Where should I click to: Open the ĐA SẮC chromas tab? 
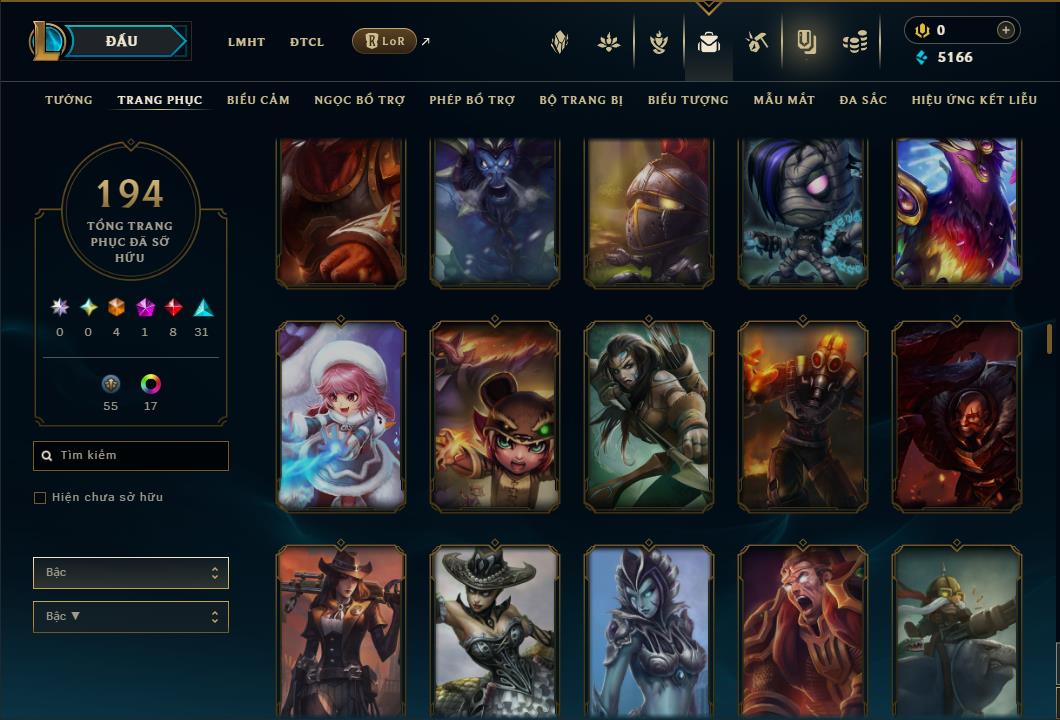pos(863,100)
